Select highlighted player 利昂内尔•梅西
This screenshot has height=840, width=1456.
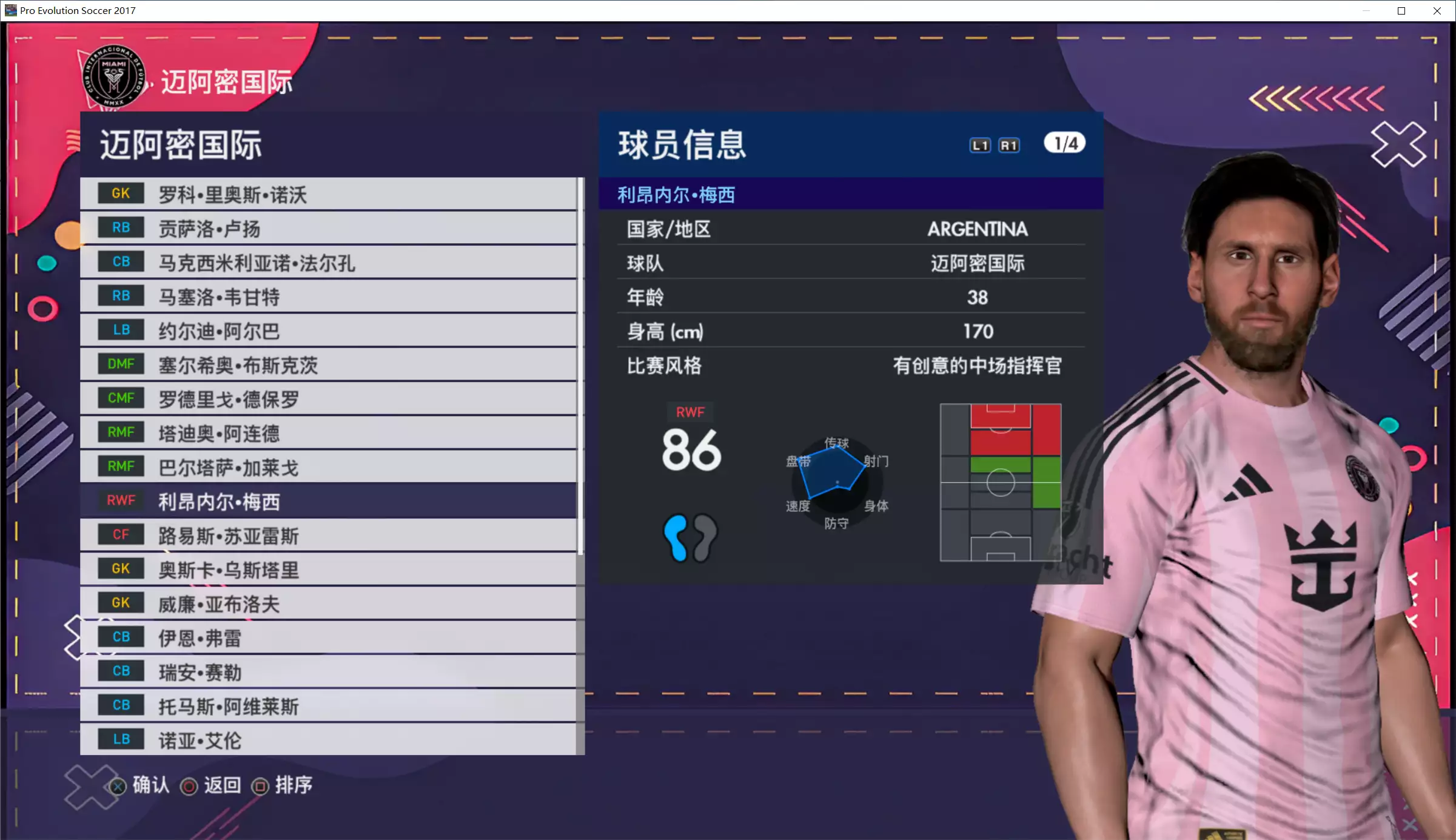[x=327, y=502]
